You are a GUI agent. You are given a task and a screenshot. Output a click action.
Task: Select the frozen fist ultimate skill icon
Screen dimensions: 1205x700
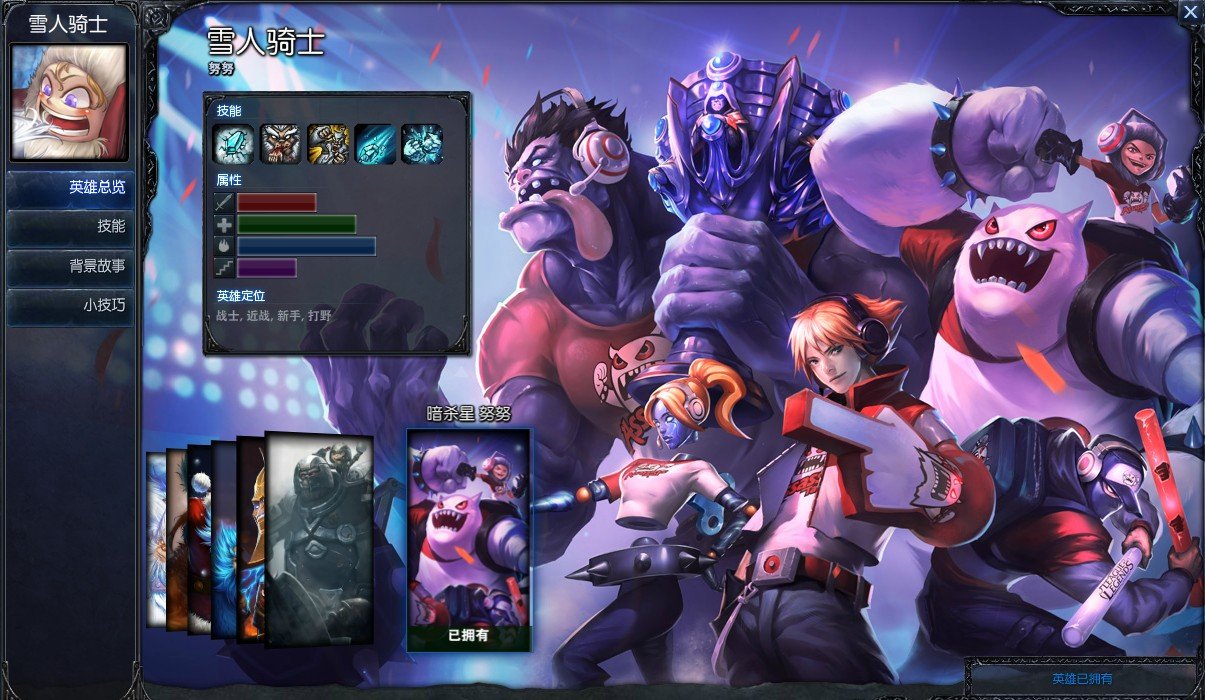[422, 144]
